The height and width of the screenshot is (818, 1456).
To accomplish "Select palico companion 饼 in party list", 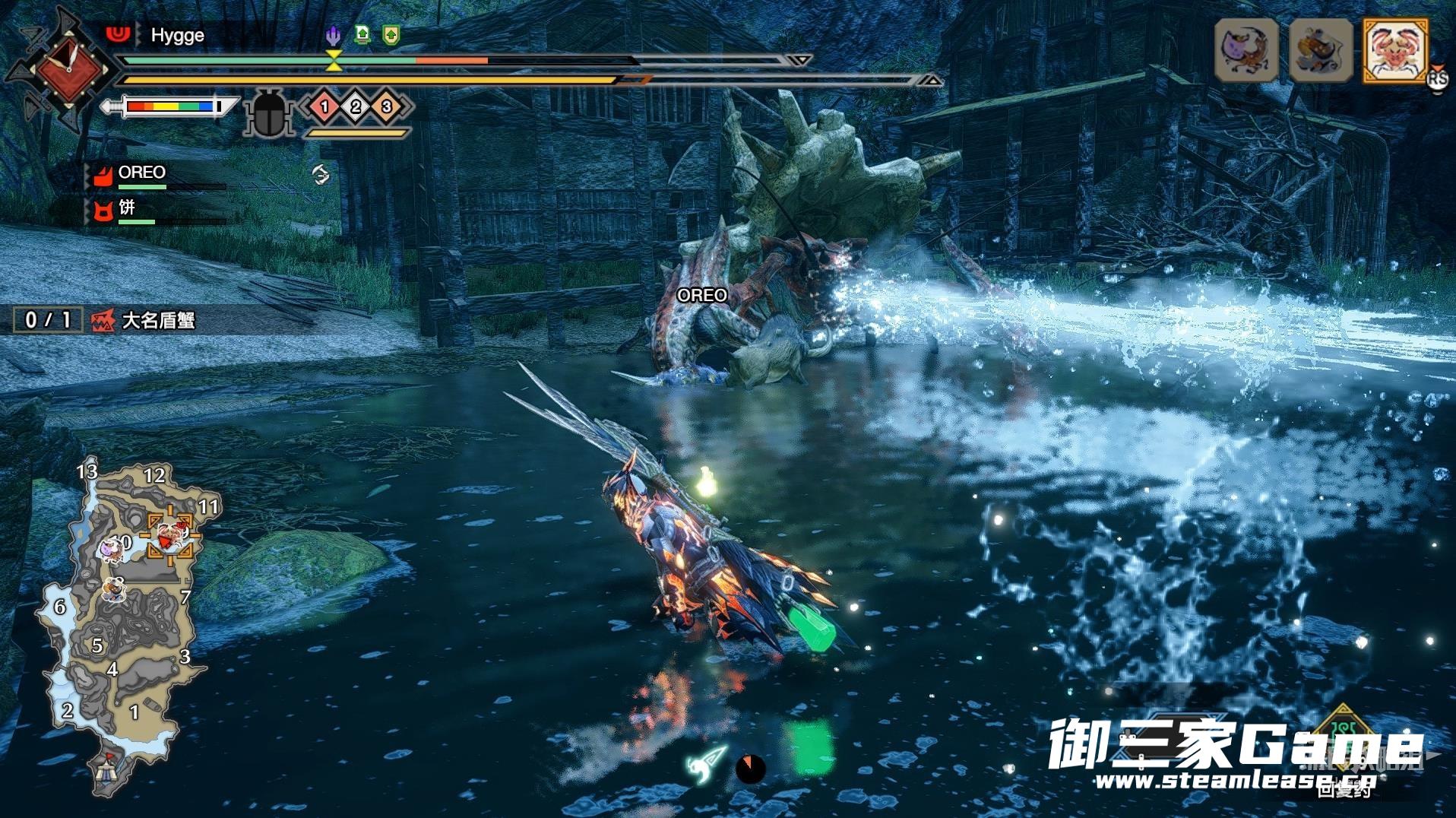I will point(126,208).
